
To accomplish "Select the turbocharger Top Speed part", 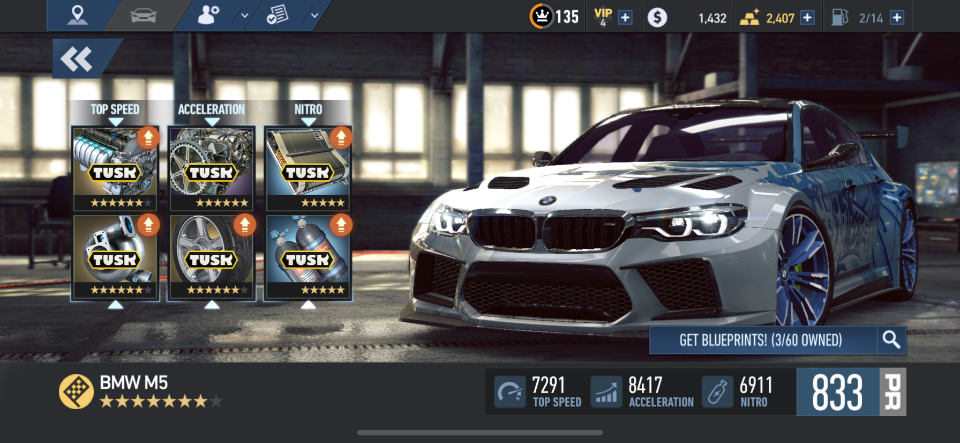I will [115, 257].
